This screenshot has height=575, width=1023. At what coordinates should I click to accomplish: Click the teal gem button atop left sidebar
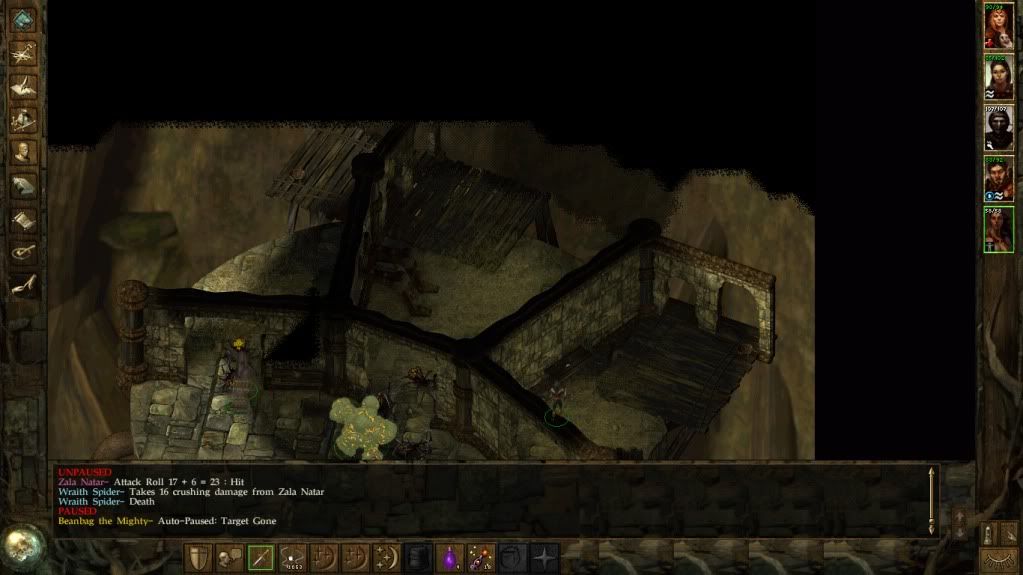(x=22, y=19)
